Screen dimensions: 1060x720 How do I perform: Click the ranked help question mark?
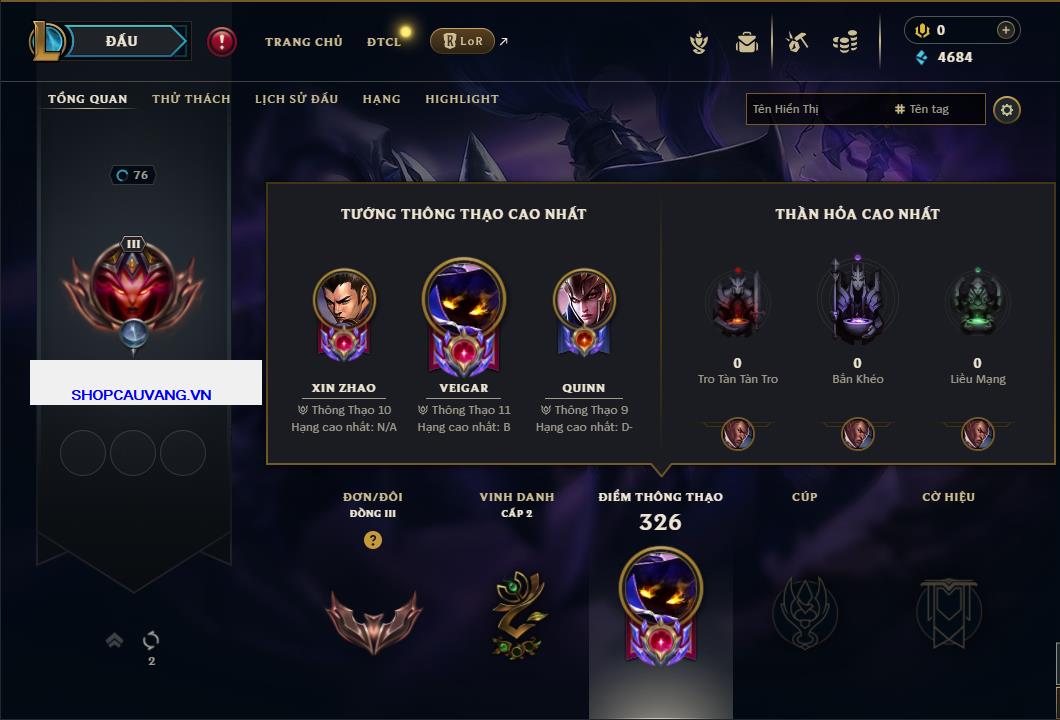point(373,540)
